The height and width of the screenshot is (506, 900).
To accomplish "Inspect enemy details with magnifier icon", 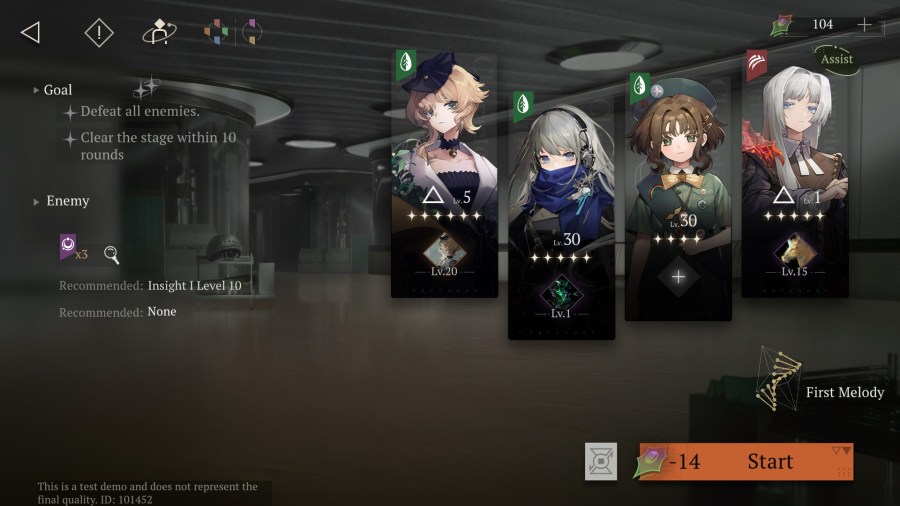I will [x=112, y=255].
